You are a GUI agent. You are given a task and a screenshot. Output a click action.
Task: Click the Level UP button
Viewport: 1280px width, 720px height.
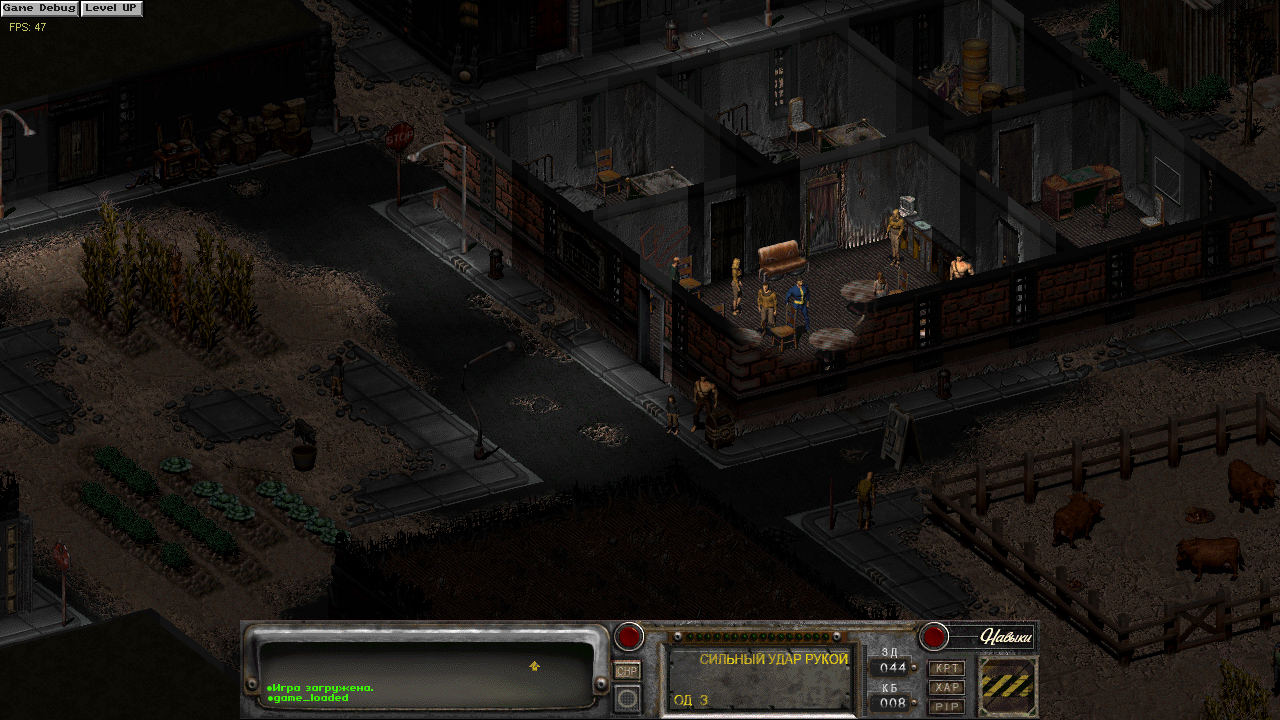point(111,8)
